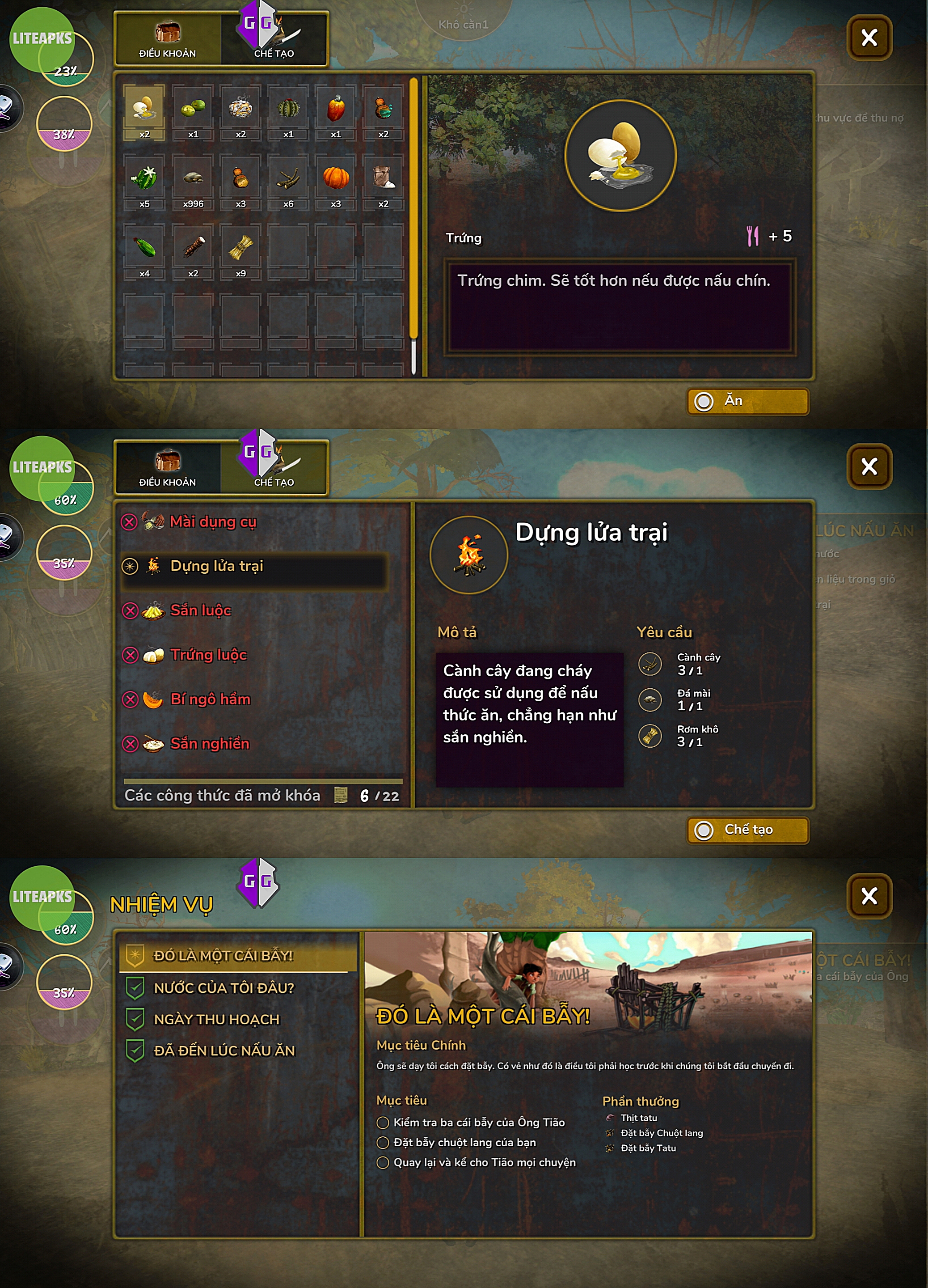Select the NƯỚC CỦA TÔI ĐÂU? quest
This screenshot has width=928, height=1288.
coord(224,988)
